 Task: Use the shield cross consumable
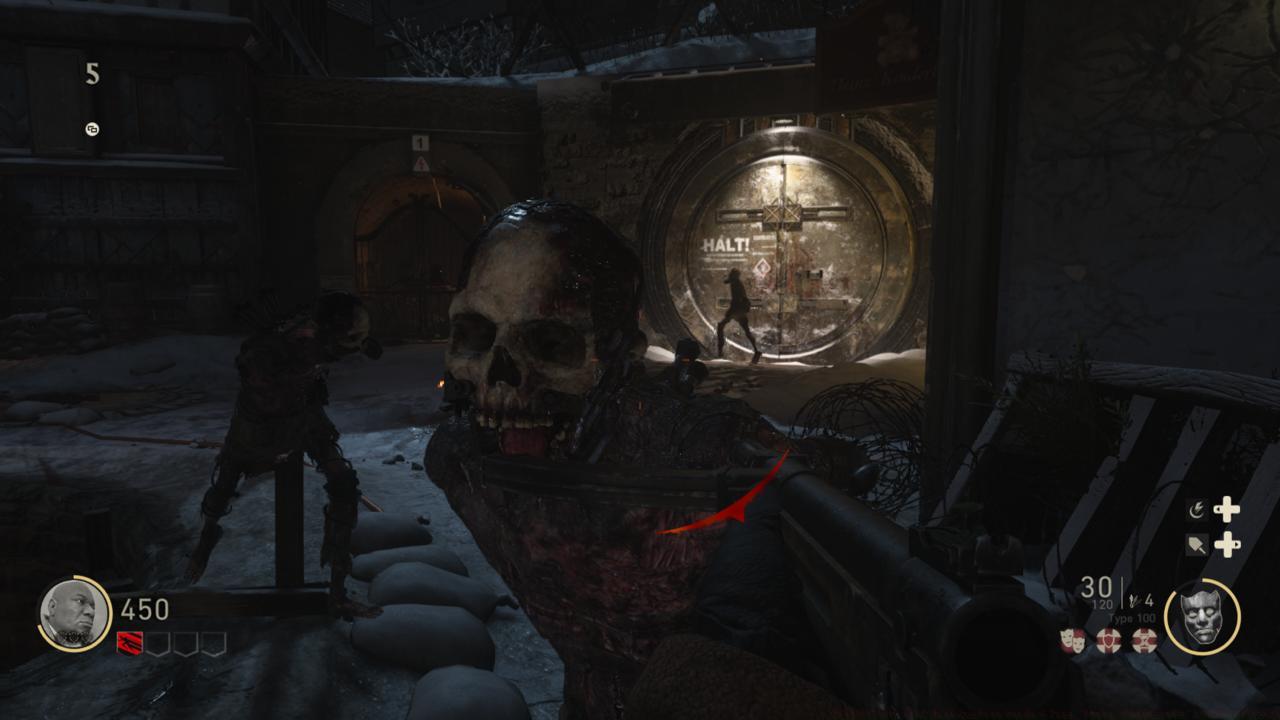[1108, 641]
